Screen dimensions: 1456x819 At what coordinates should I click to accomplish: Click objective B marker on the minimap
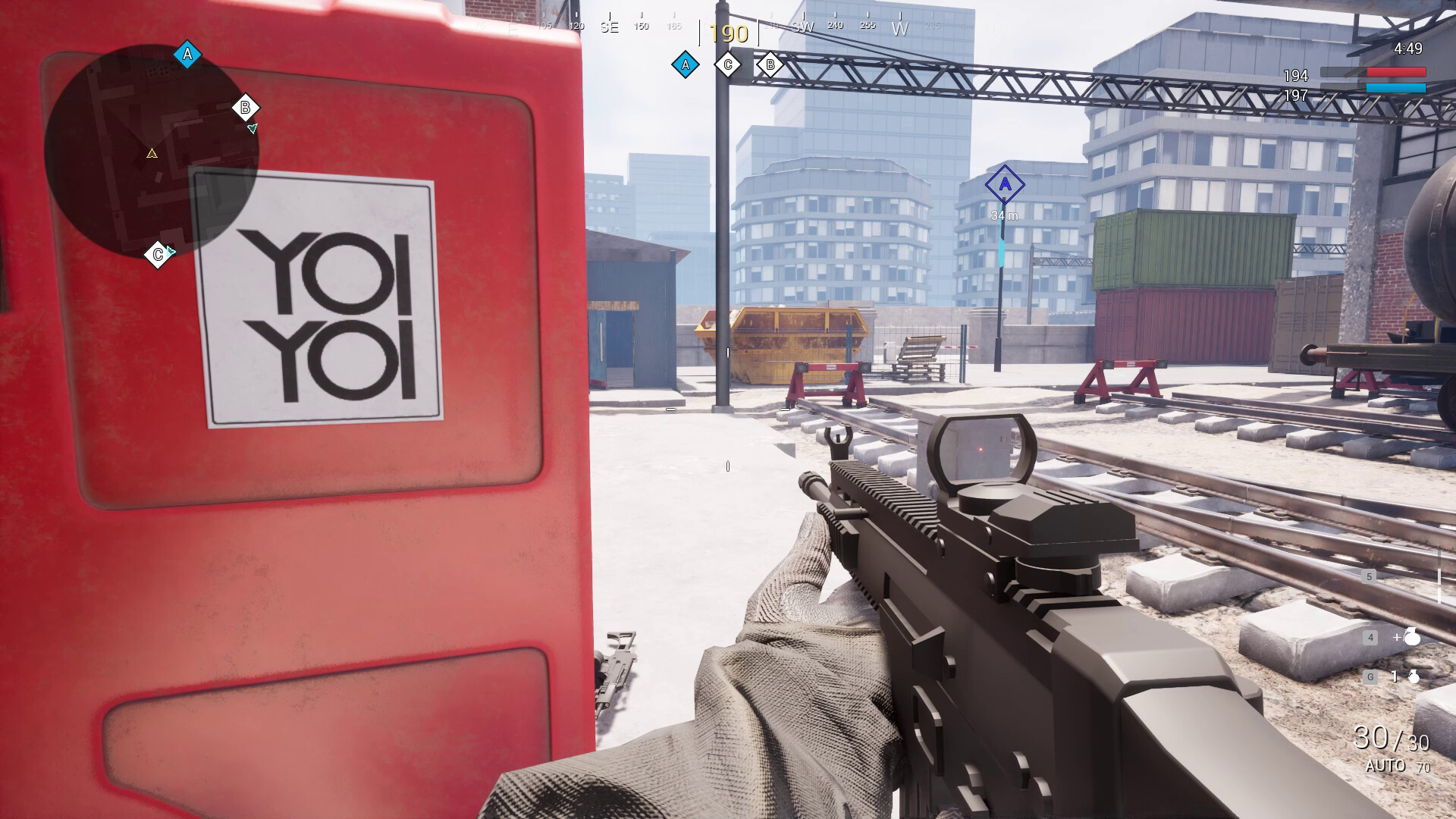tap(245, 108)
